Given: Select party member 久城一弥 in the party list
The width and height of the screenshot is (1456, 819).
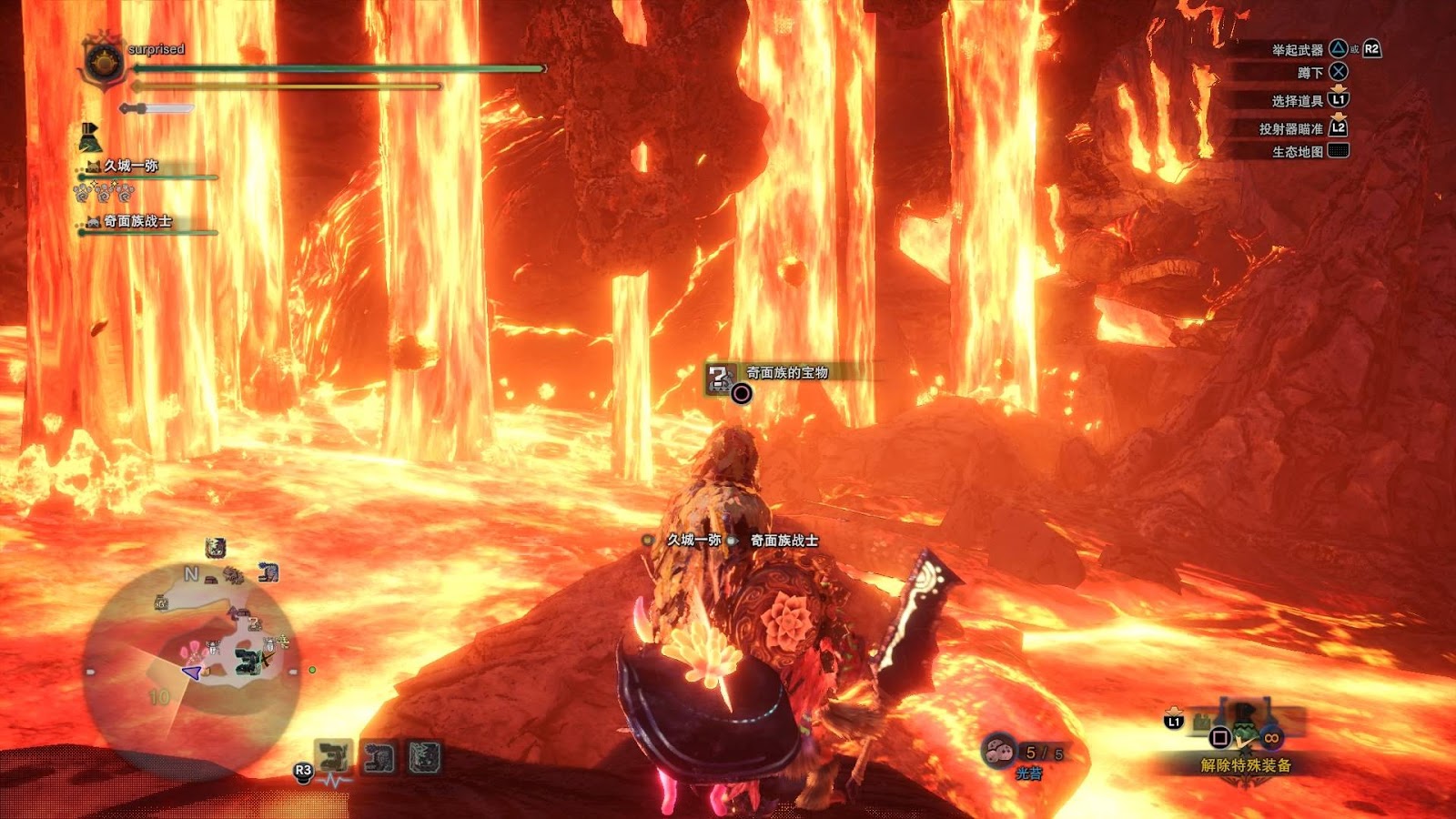Looking at the screenshot, I should tap(130, 166).
